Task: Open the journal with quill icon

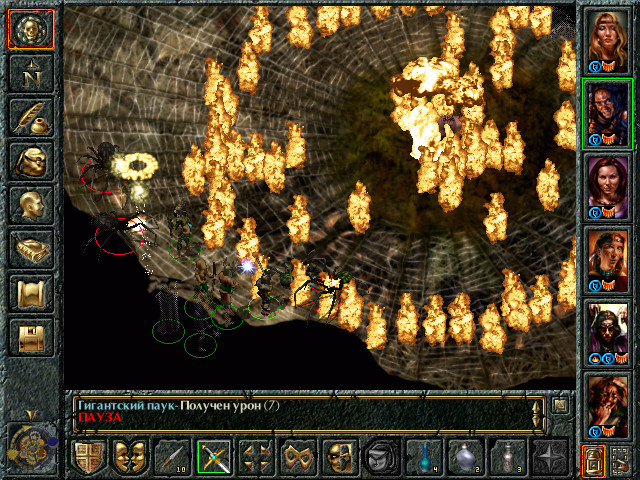Action: (x=30, y=117)
